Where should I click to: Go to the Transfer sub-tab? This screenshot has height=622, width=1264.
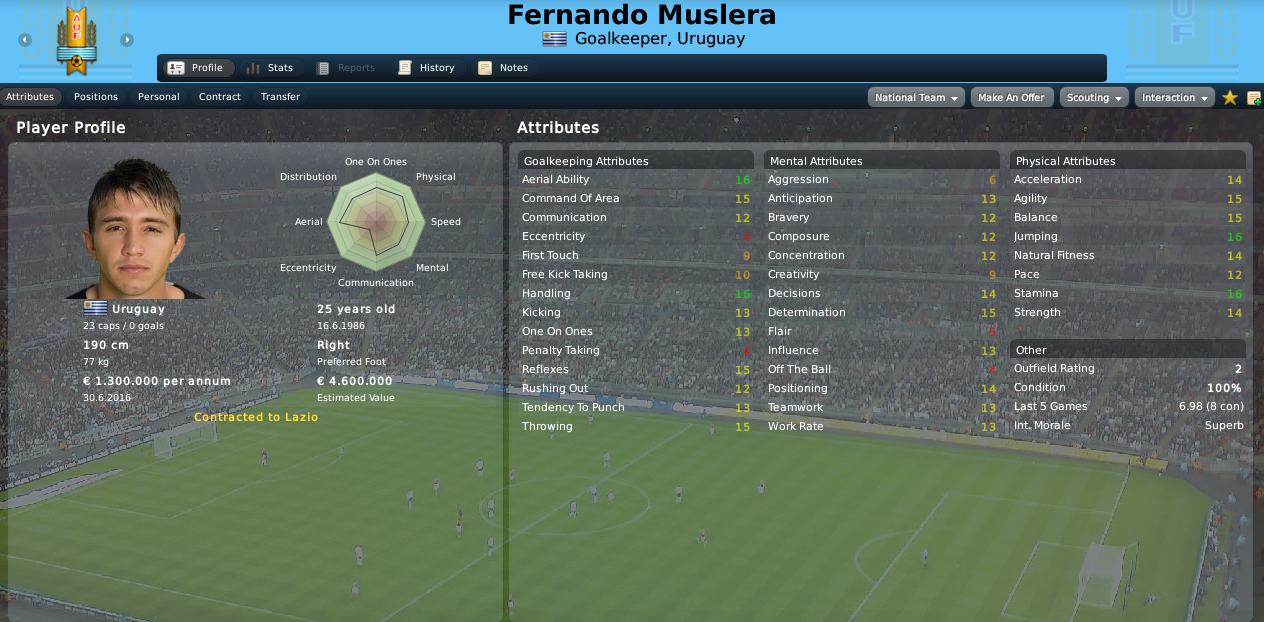coord(280,97)
